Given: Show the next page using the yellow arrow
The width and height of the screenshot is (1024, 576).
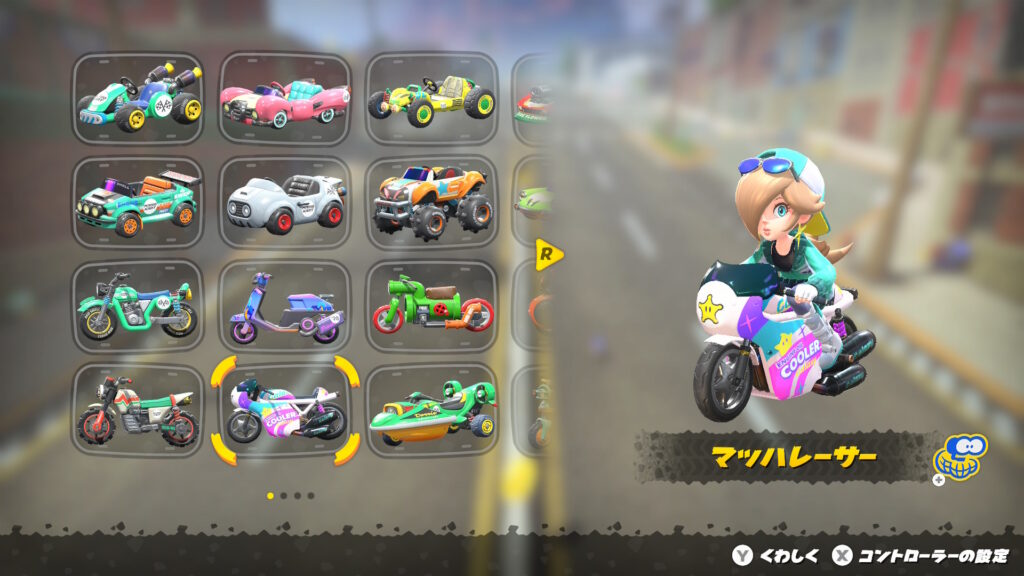Looking at the screenshot, I should 549,254.
